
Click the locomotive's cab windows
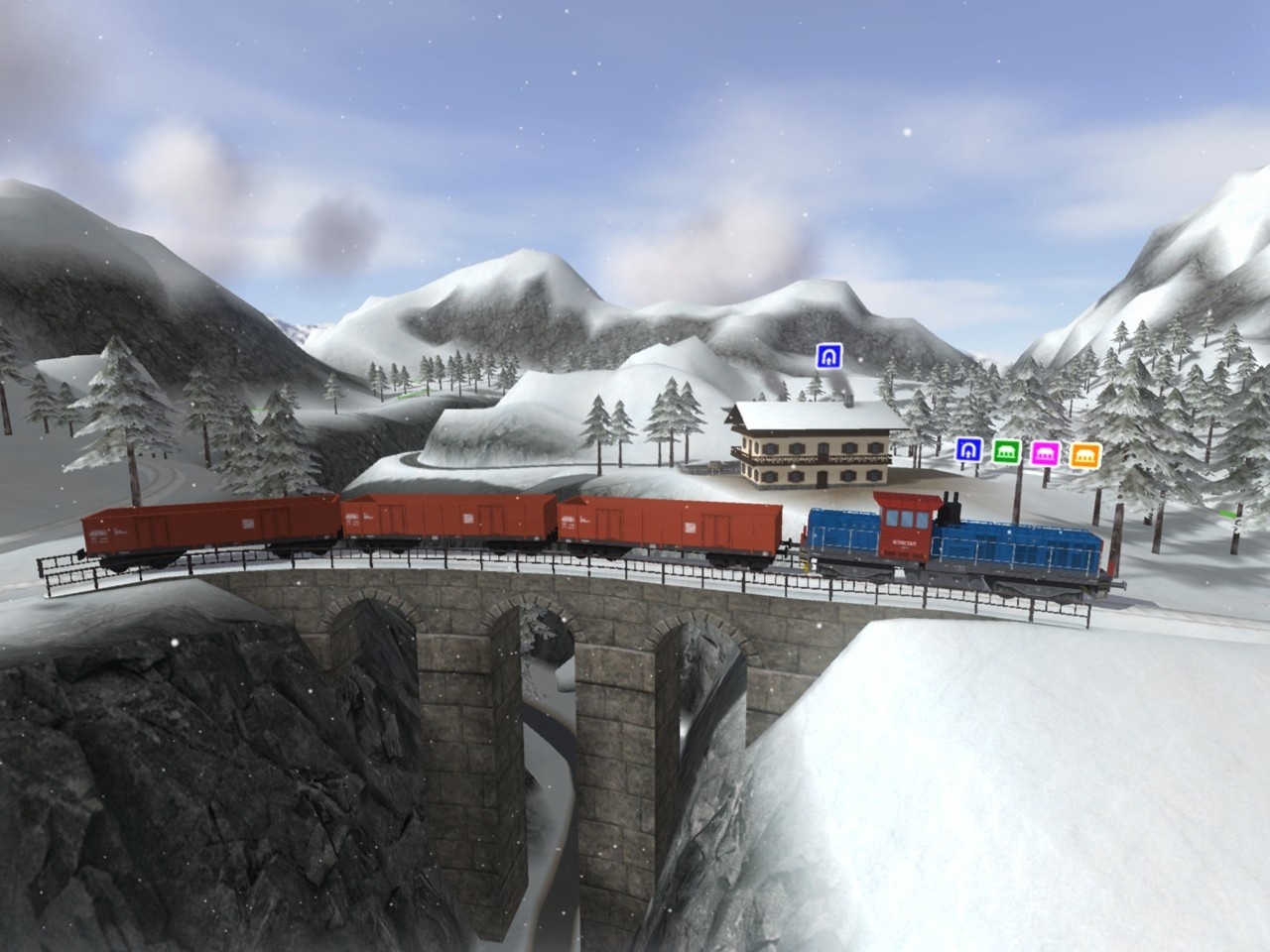pyautogui.click(x=906, y=518)
